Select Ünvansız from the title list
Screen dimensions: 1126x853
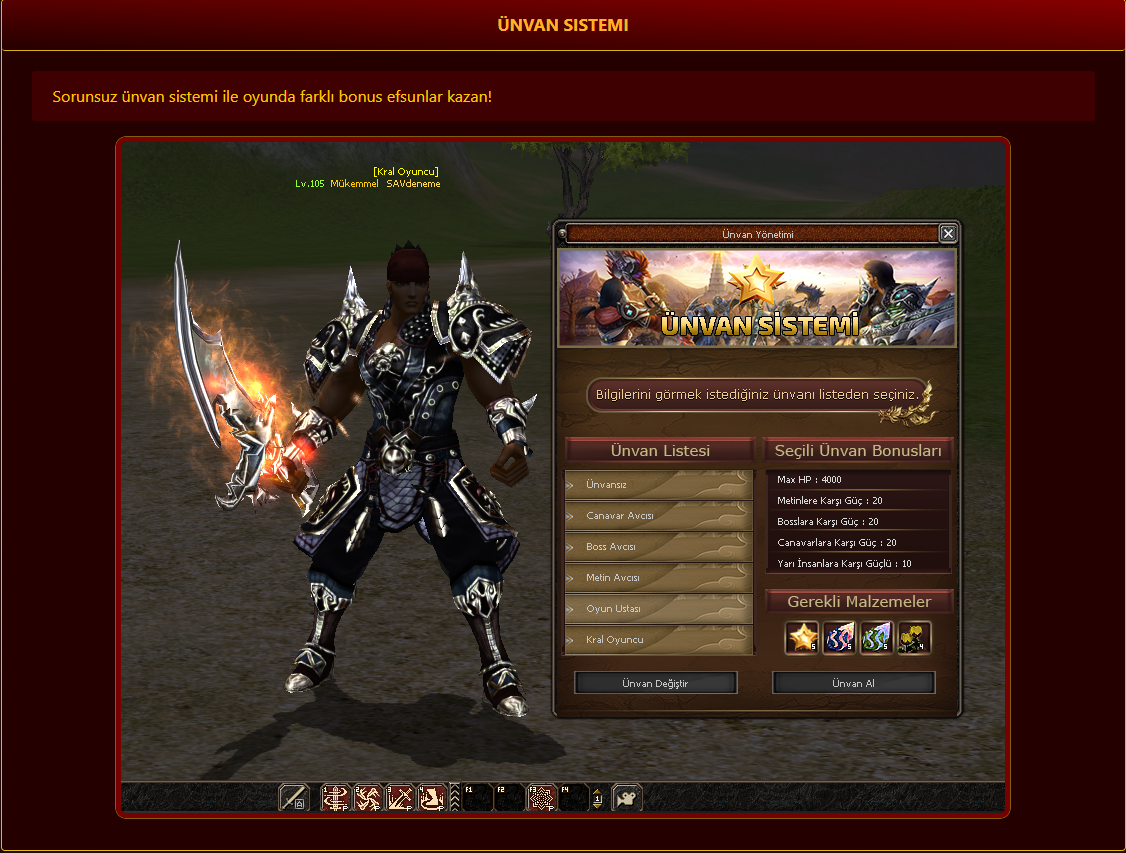(658, 485)
